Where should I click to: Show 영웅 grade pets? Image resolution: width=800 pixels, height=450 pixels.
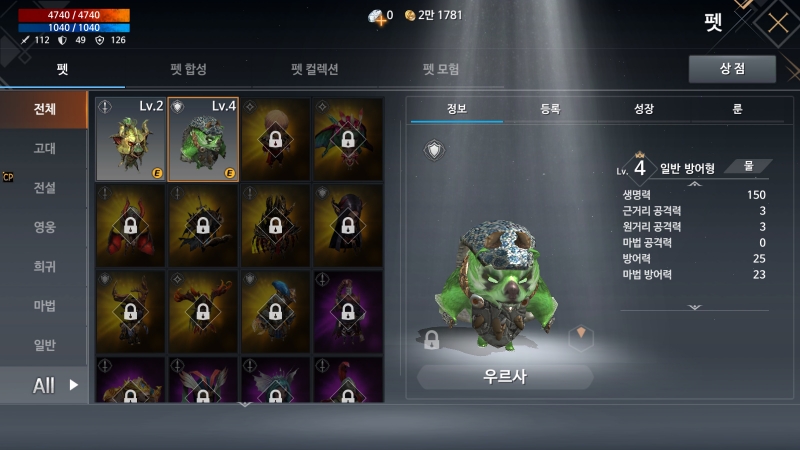coord(44,227)
